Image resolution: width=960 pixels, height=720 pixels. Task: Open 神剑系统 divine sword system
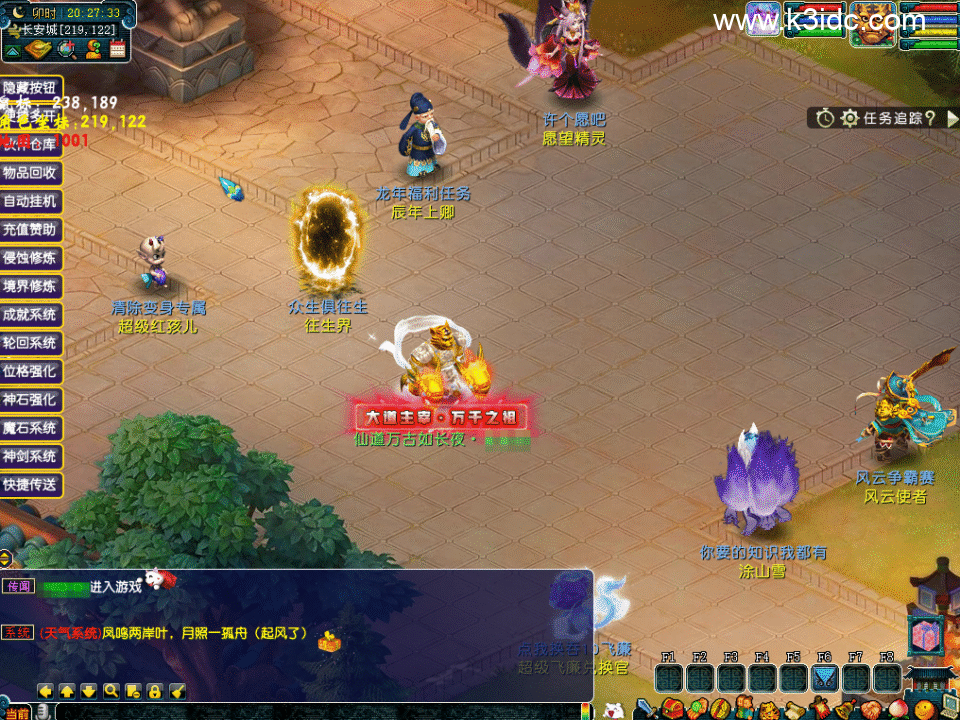click(x=31, y=456)
